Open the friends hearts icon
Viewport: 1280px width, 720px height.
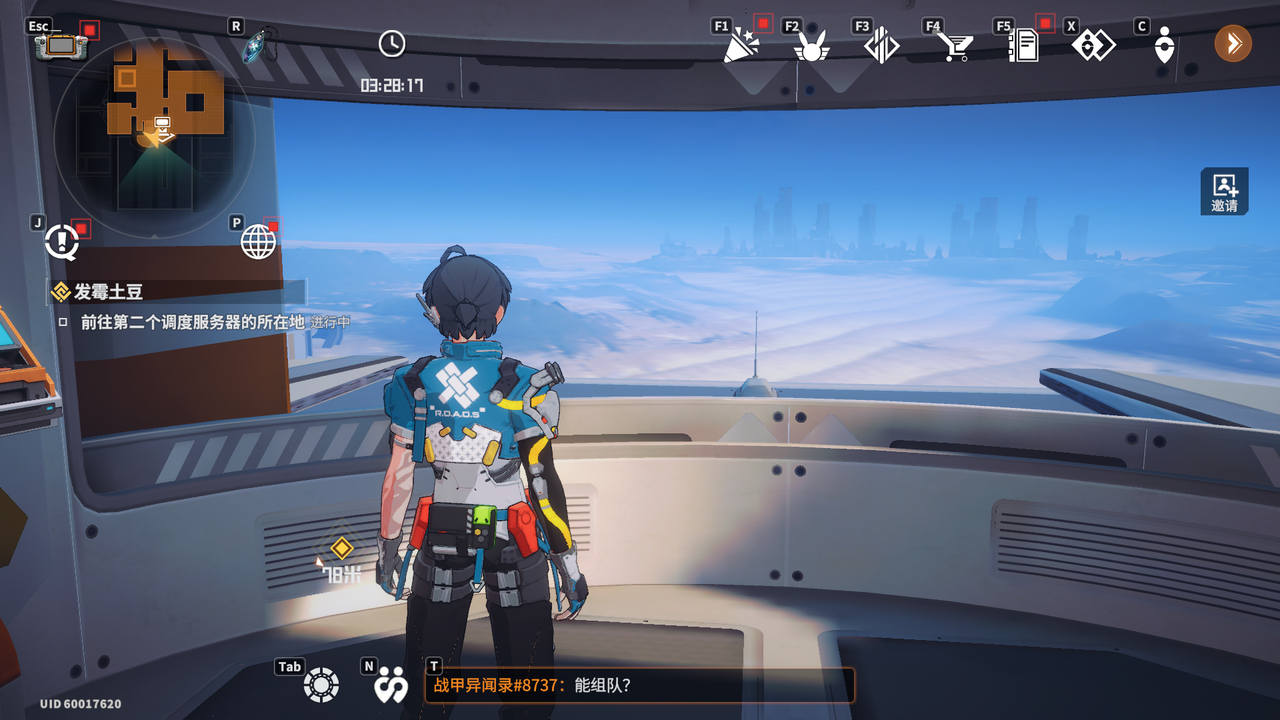click(390, 685)
